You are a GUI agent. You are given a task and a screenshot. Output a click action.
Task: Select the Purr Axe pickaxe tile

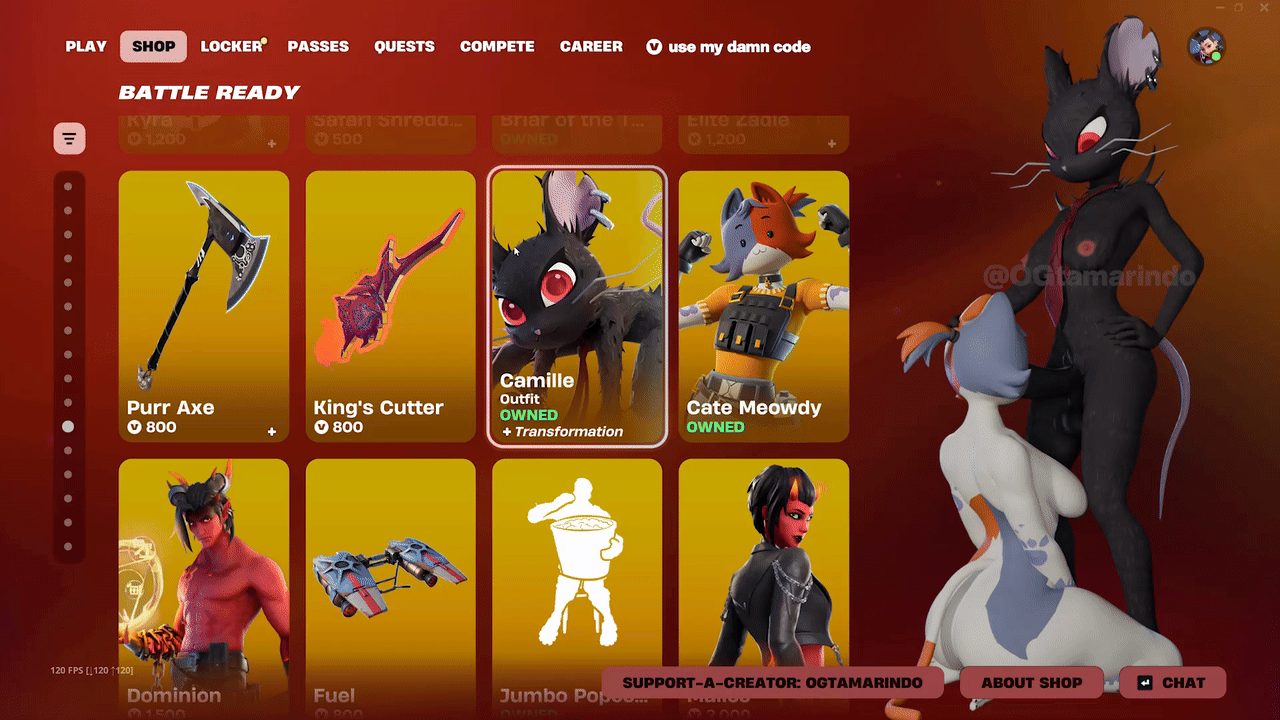pyautogui.click(x=204, y=306)
